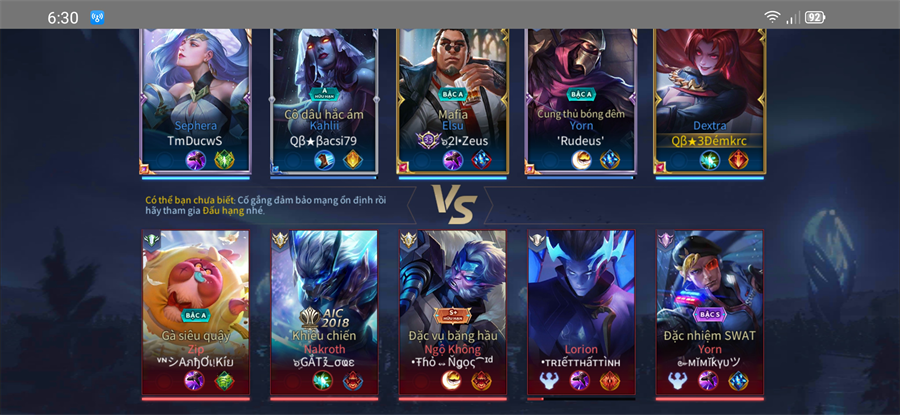This screenshot has width=900, height=415.
Task: Select the Gà siêu quậy Zip card
Action: pos(196,312)
